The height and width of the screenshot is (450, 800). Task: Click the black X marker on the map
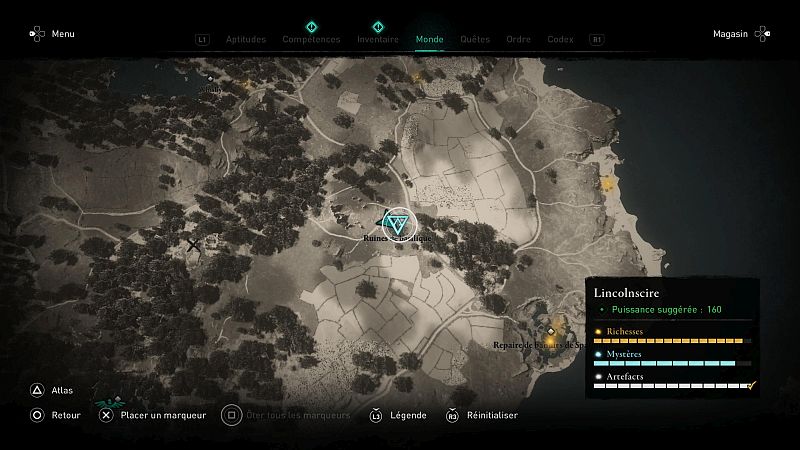pos(194,245)
